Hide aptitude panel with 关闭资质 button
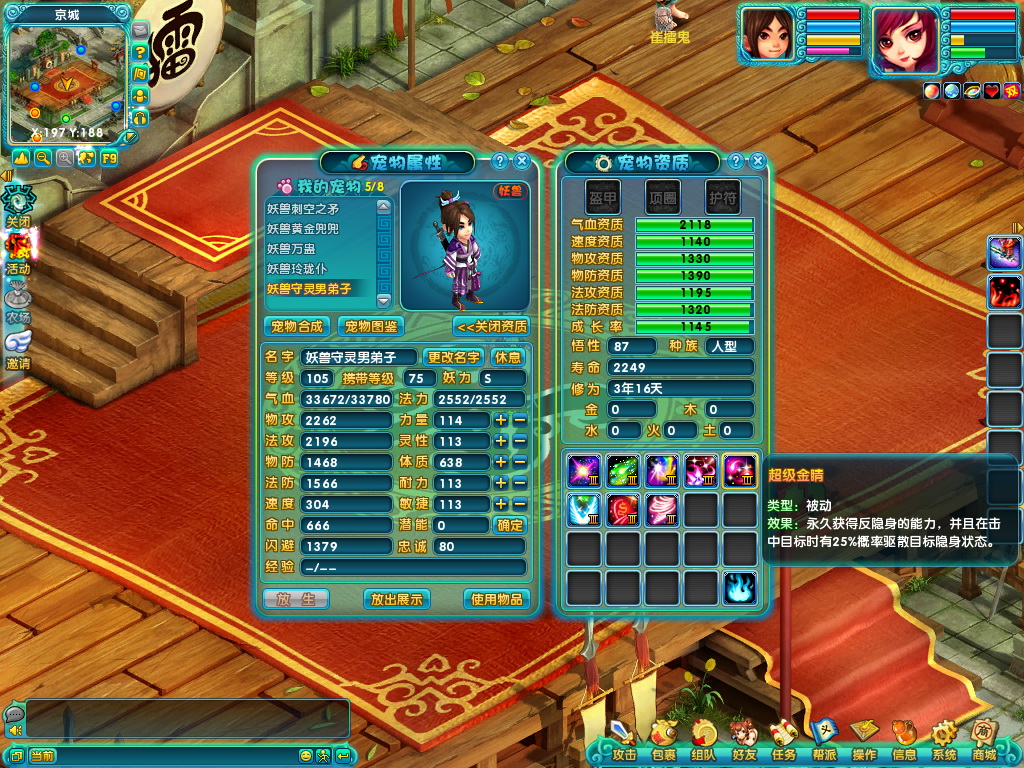Screen dimensions: 1024x768 [x=491, y=326]
